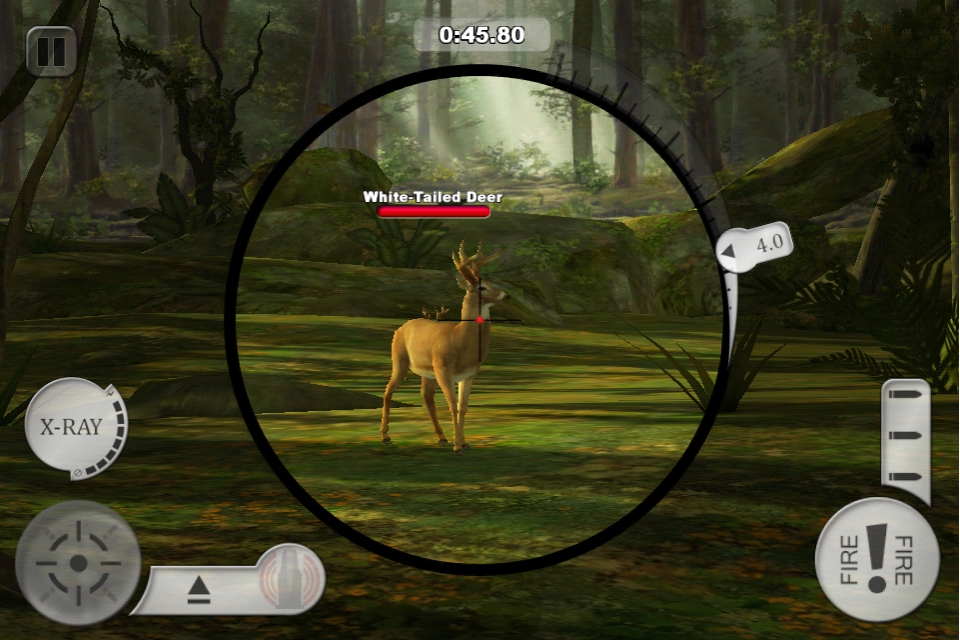Activate the X-RAY vision button
The width and height of the screenshot is (960, 640).
[x=70, y=428]
